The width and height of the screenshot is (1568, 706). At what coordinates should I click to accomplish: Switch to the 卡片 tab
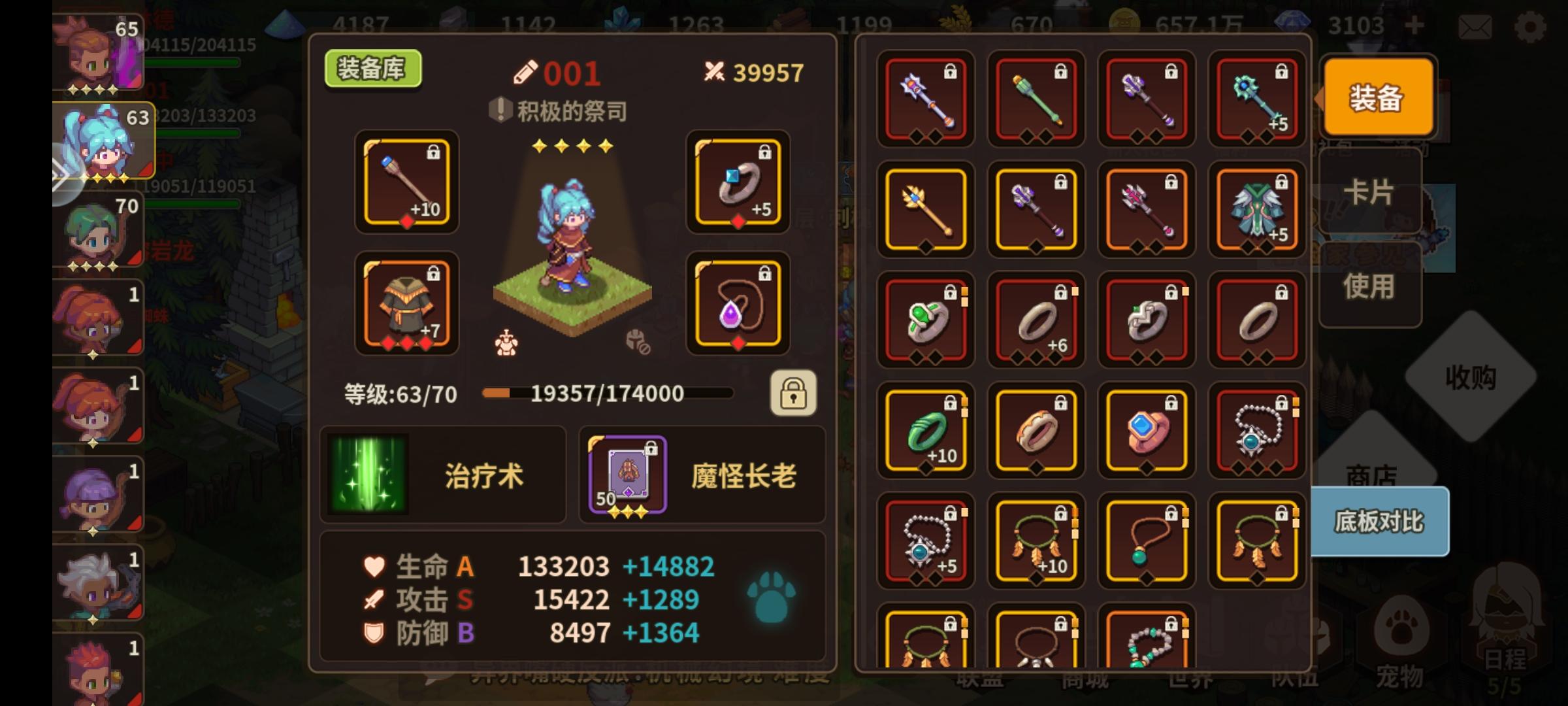[x=1368, y=192]
